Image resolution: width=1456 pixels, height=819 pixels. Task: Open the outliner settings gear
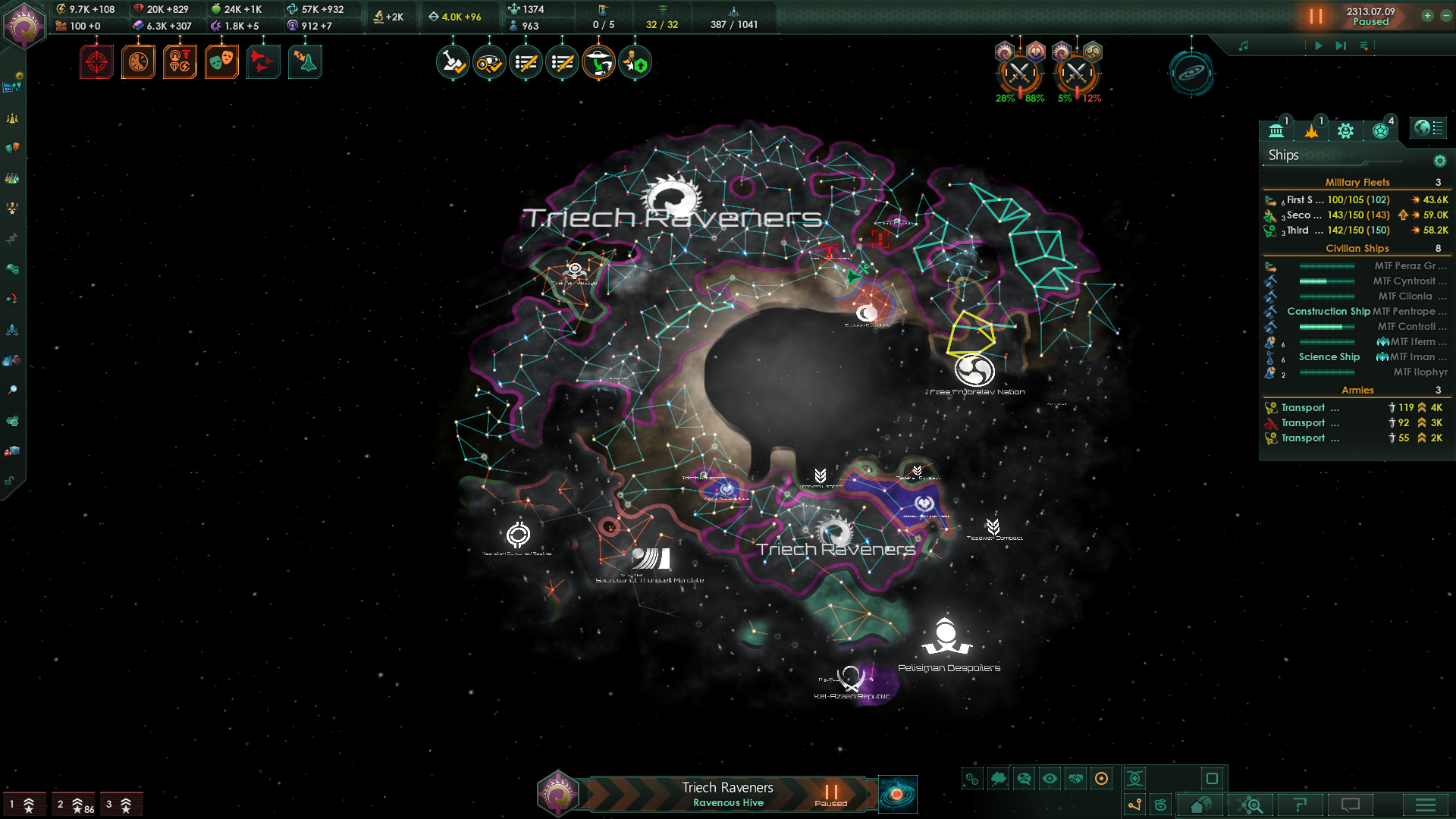coord(1439,161)
